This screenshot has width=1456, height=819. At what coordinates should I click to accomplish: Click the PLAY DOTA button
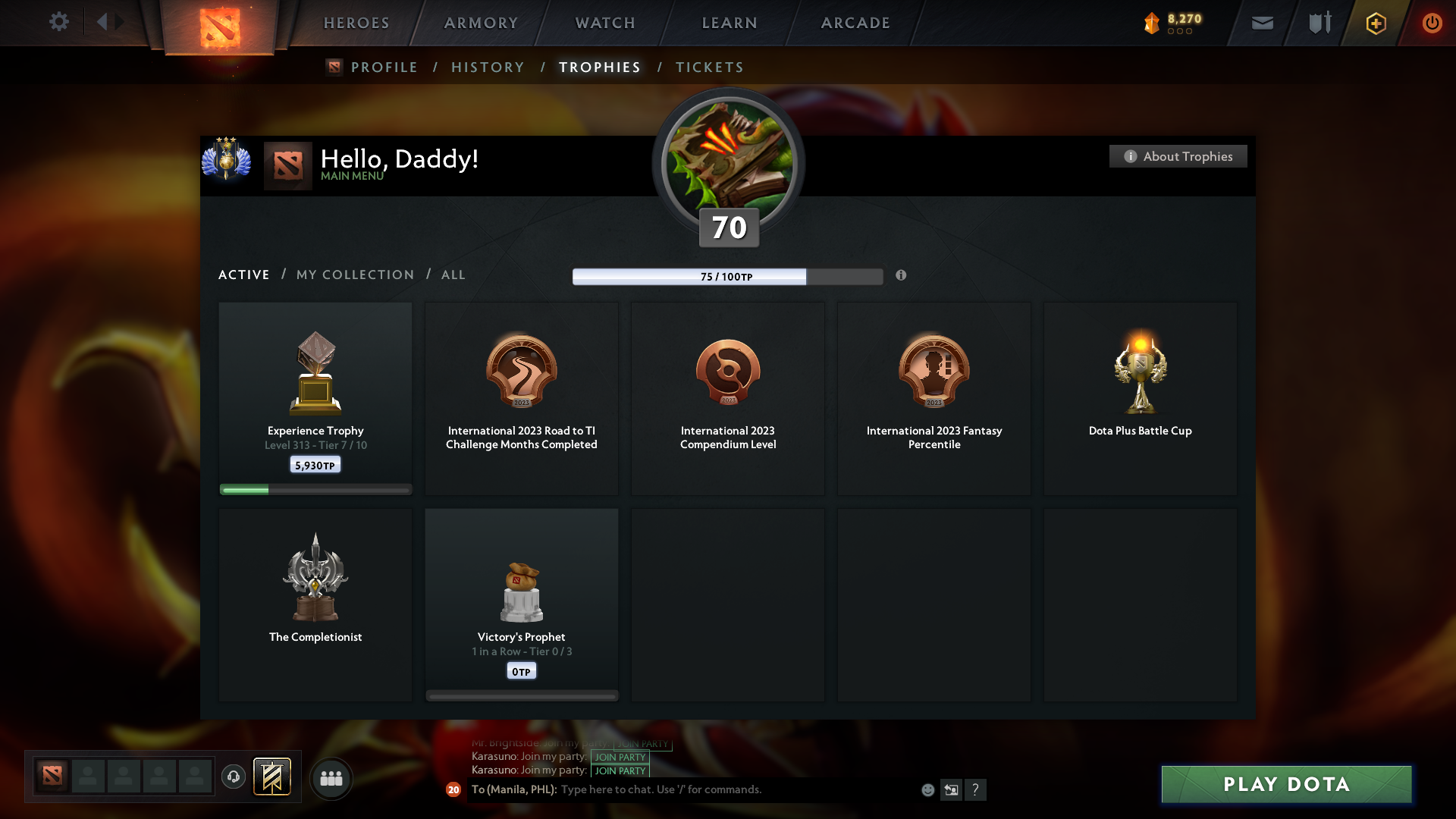pyautogui.click(x=1285, y=784)
